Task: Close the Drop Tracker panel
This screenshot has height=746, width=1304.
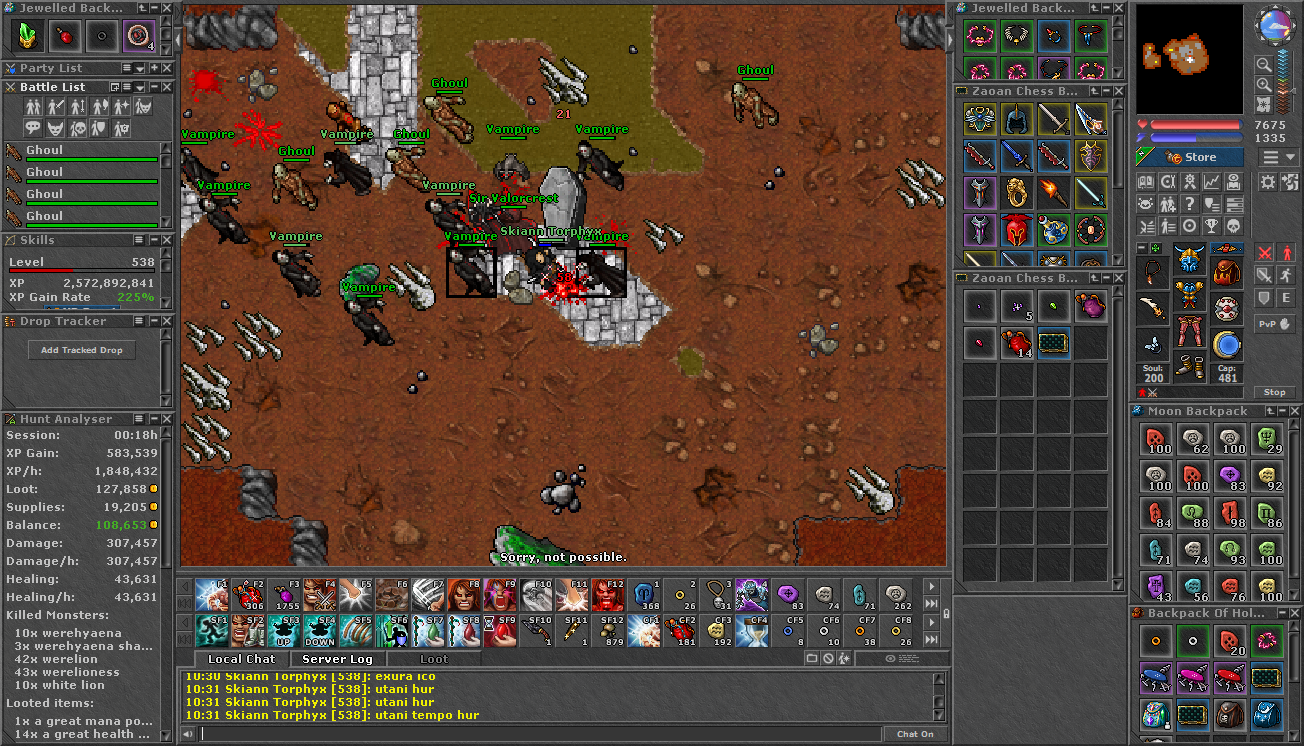Action: 166,321
